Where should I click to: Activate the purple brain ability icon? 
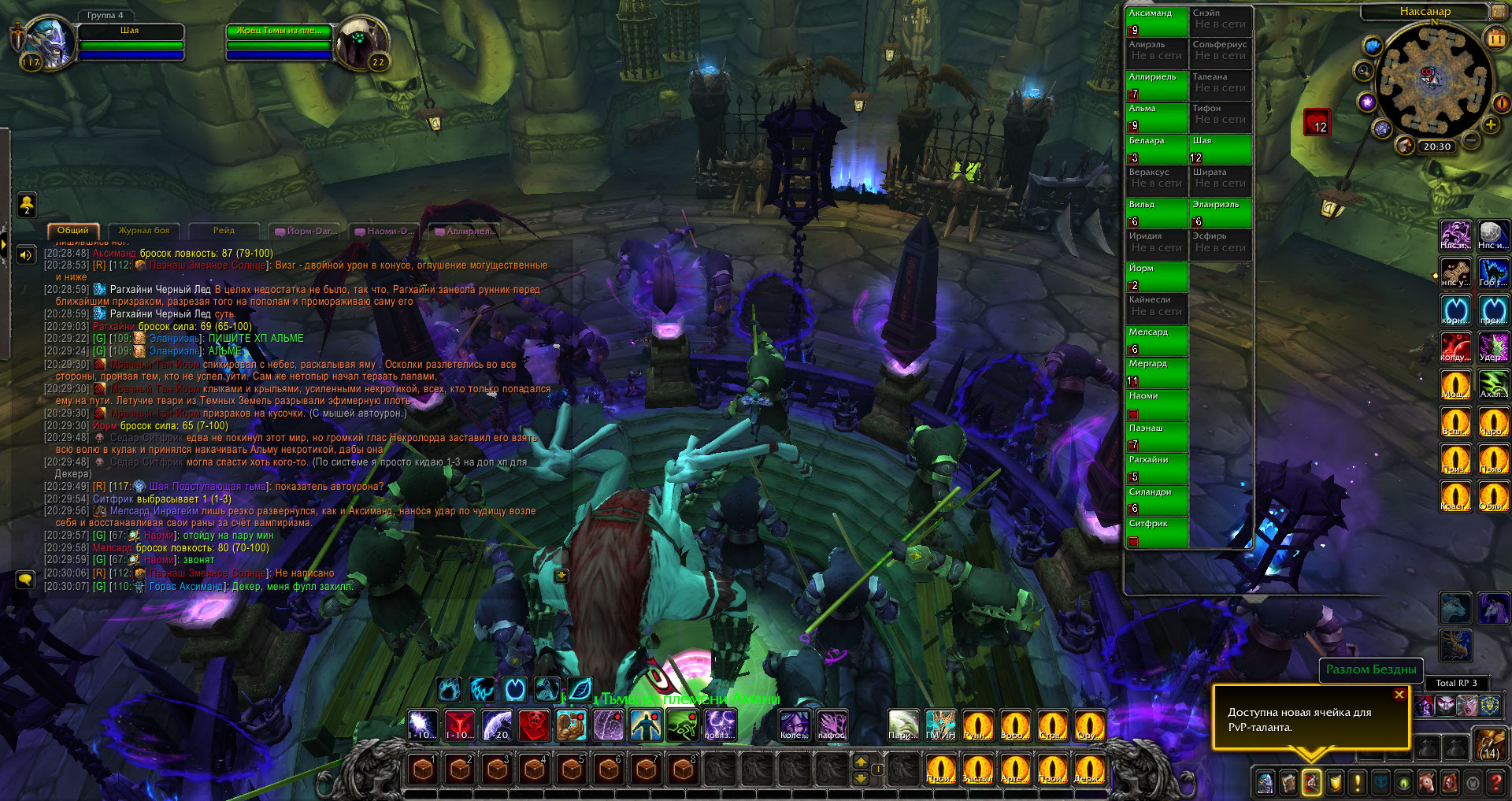(x=608, y=725)
